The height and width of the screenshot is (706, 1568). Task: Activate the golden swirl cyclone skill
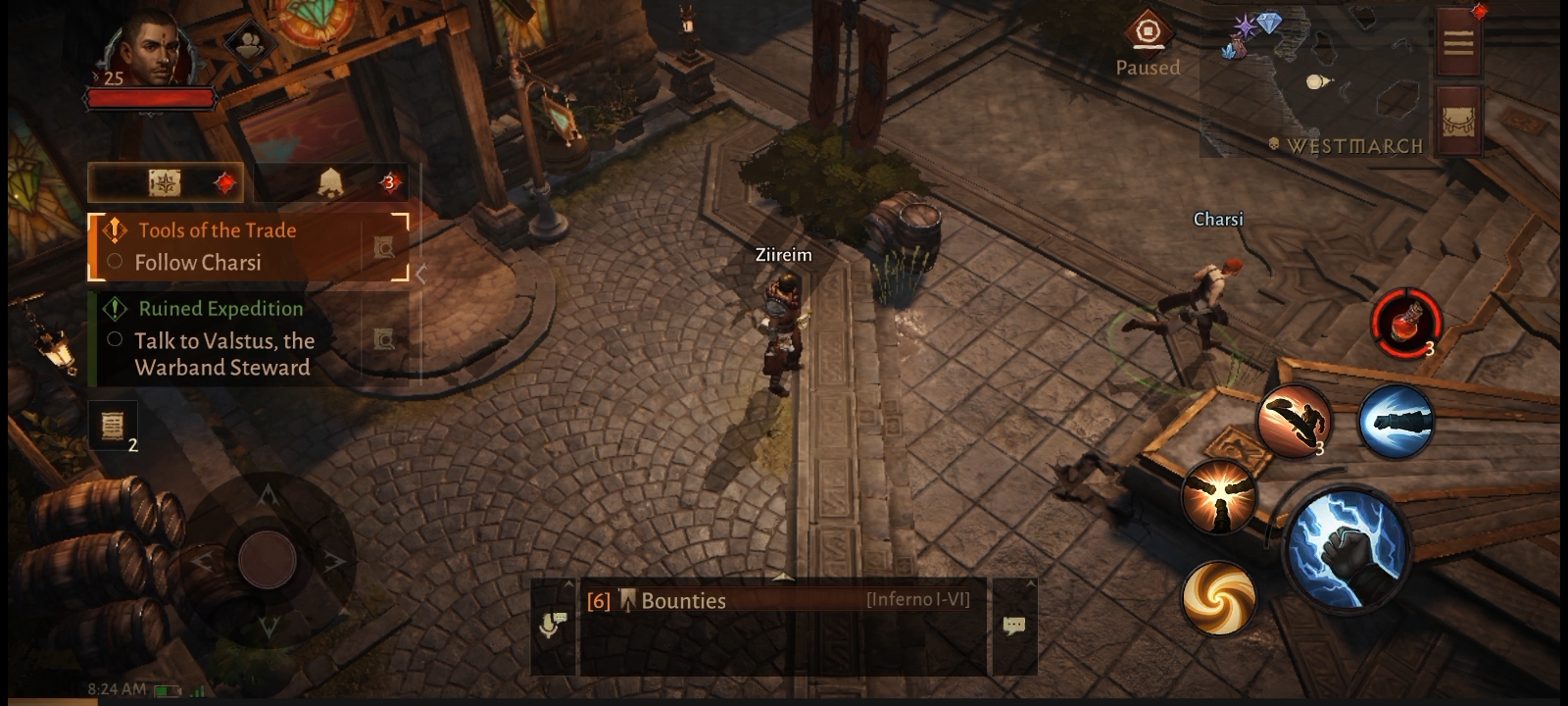pyautogui.click(x=1219, y=596)
